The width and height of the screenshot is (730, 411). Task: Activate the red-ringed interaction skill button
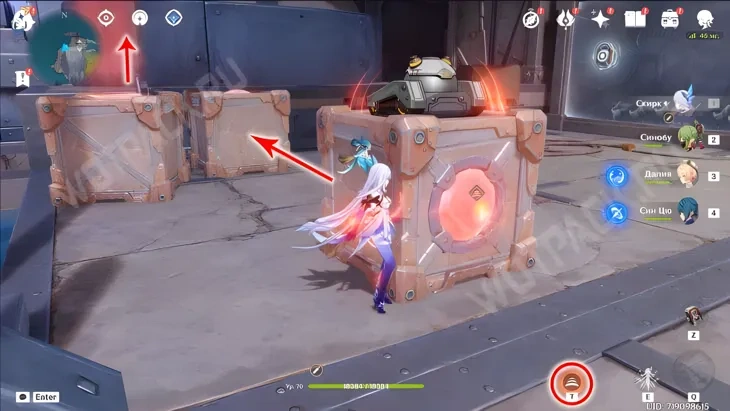(573, 380)
